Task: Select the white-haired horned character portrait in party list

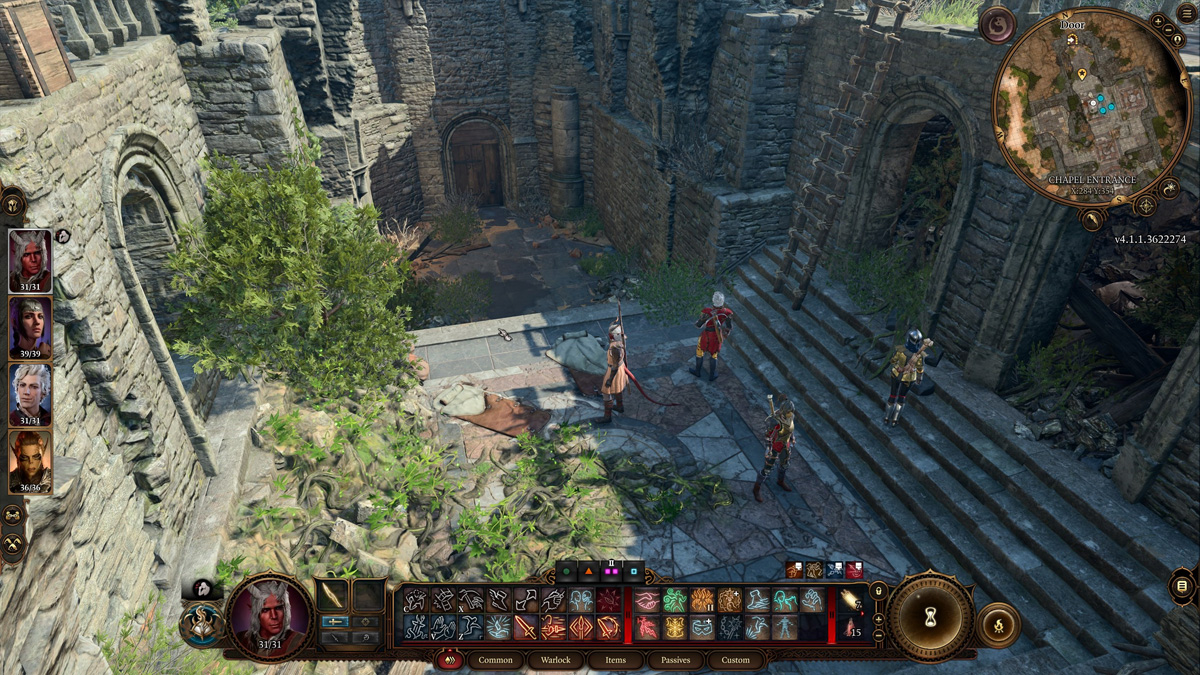Action: tap(30, 261)
